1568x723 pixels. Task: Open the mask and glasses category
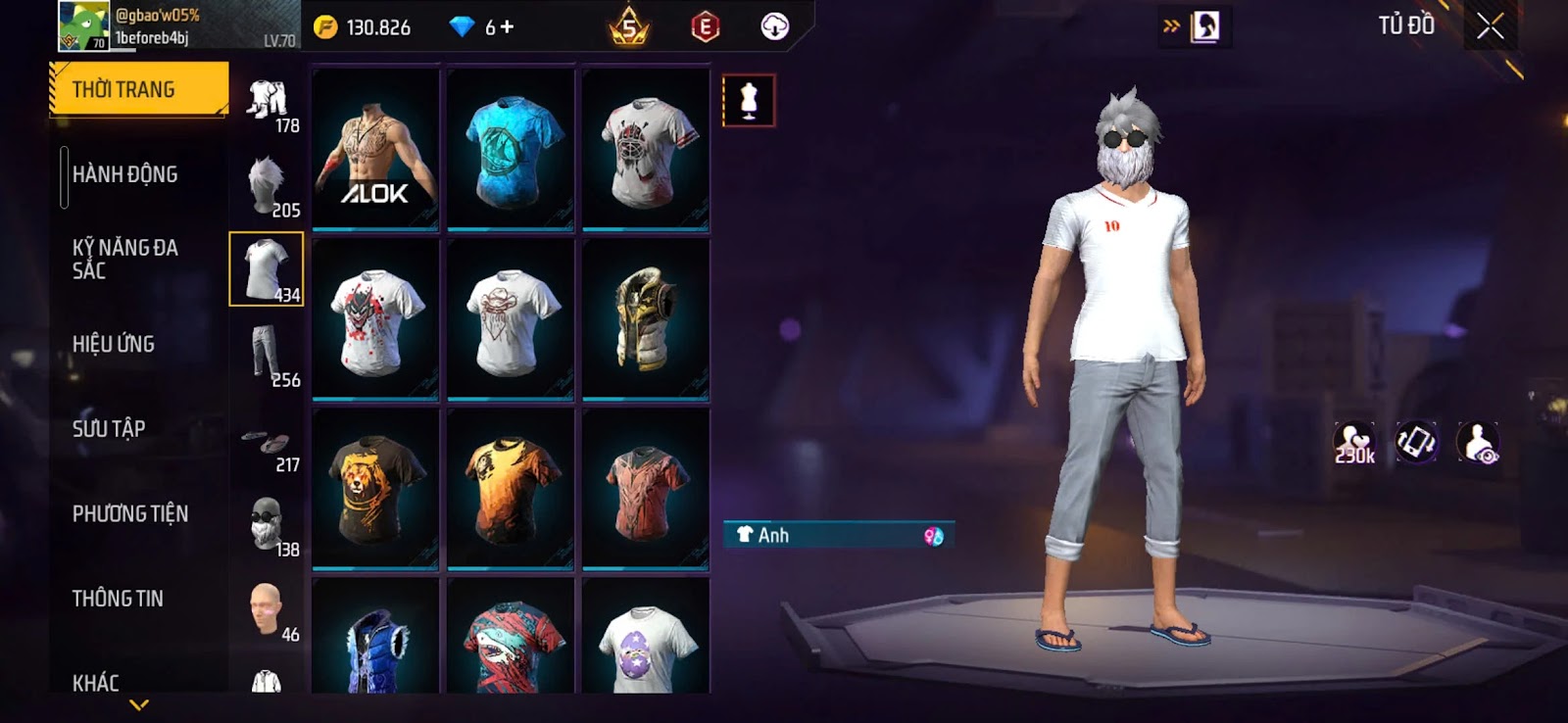point(268,524)
